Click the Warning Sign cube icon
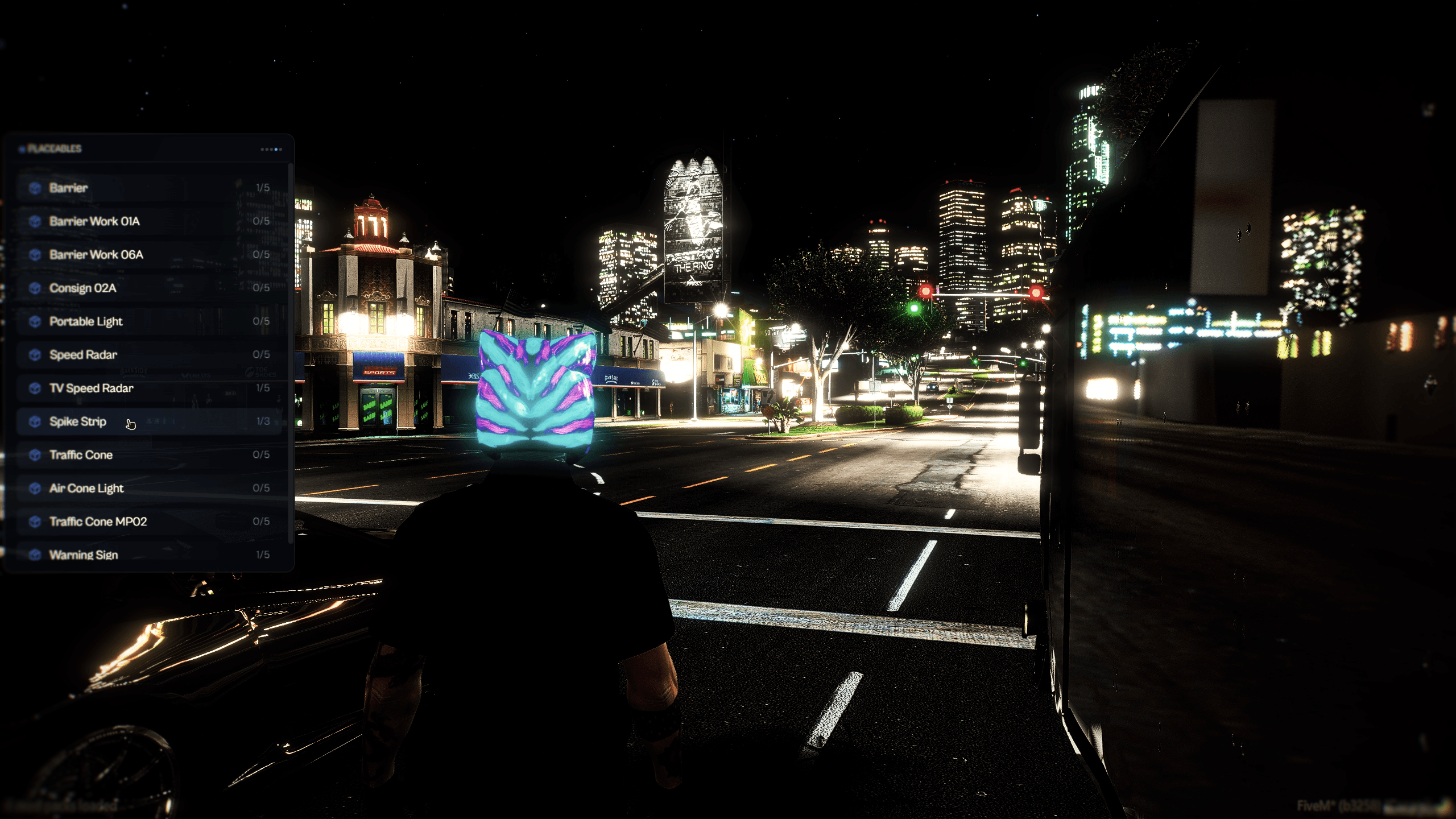Viewport: 1456px width, 819px height. (35, 554)
